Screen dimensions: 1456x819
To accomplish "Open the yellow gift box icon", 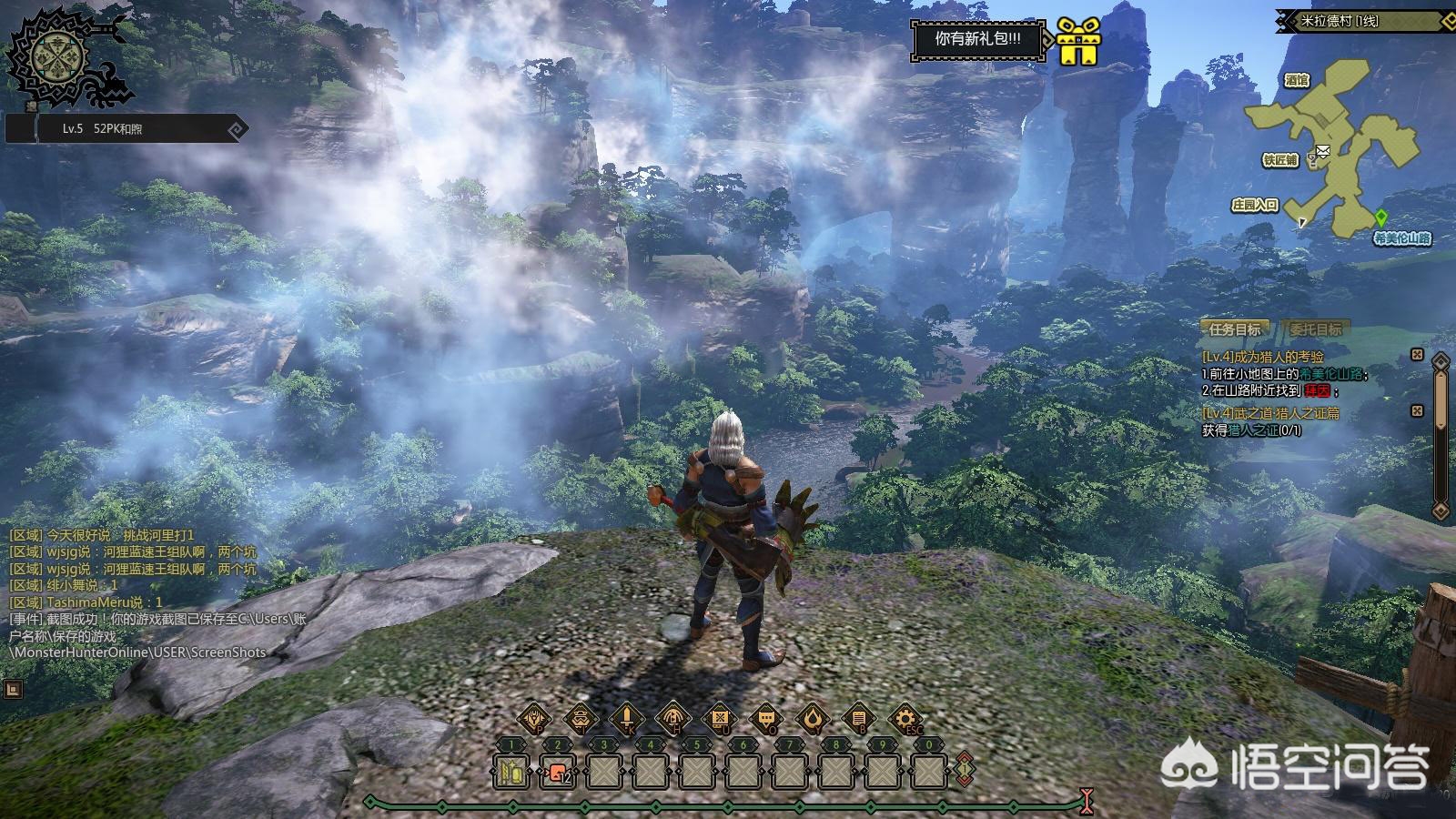I will [1079, 41].
